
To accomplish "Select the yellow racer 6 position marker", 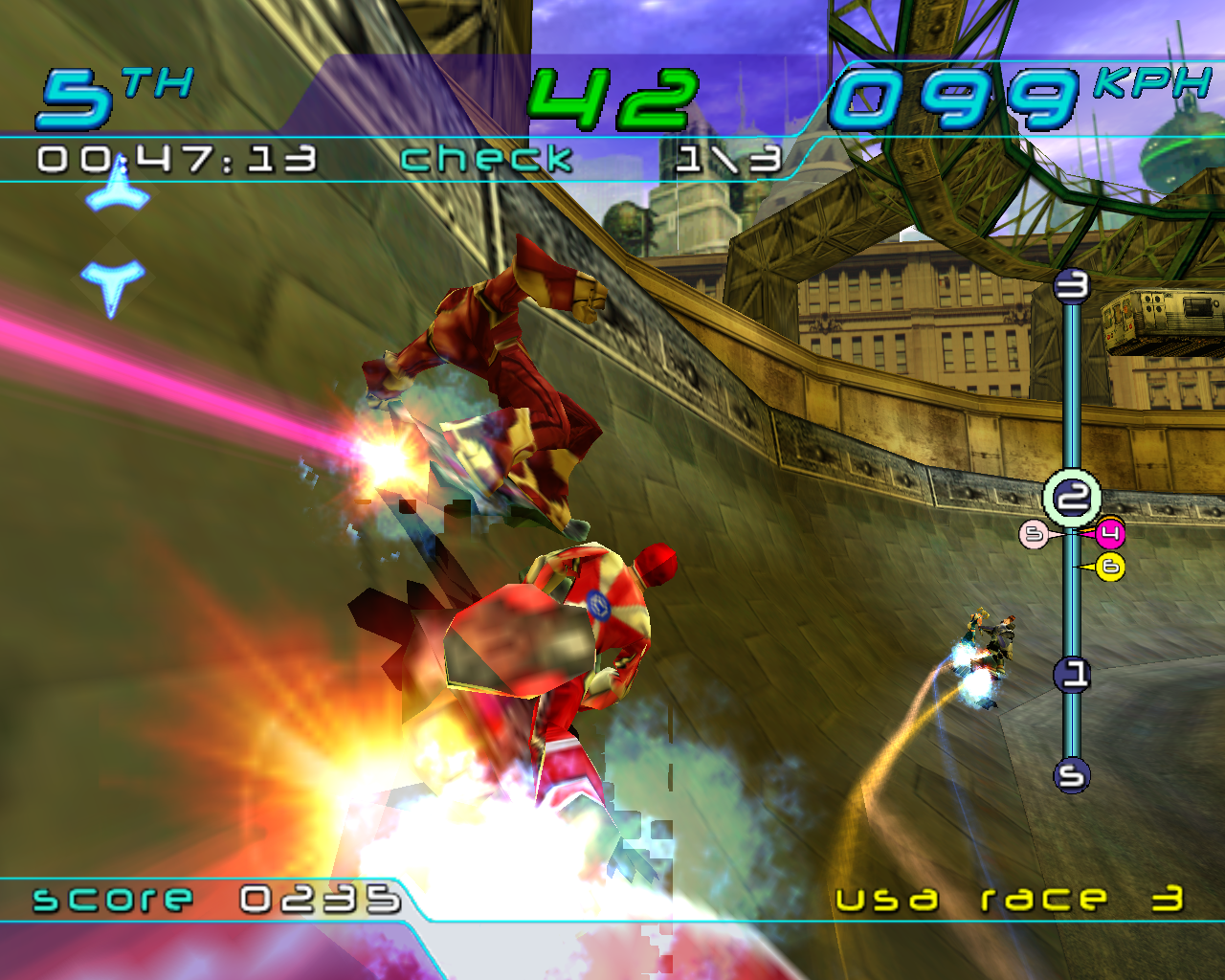I will pyautogui.click(x=1110, y=567).
